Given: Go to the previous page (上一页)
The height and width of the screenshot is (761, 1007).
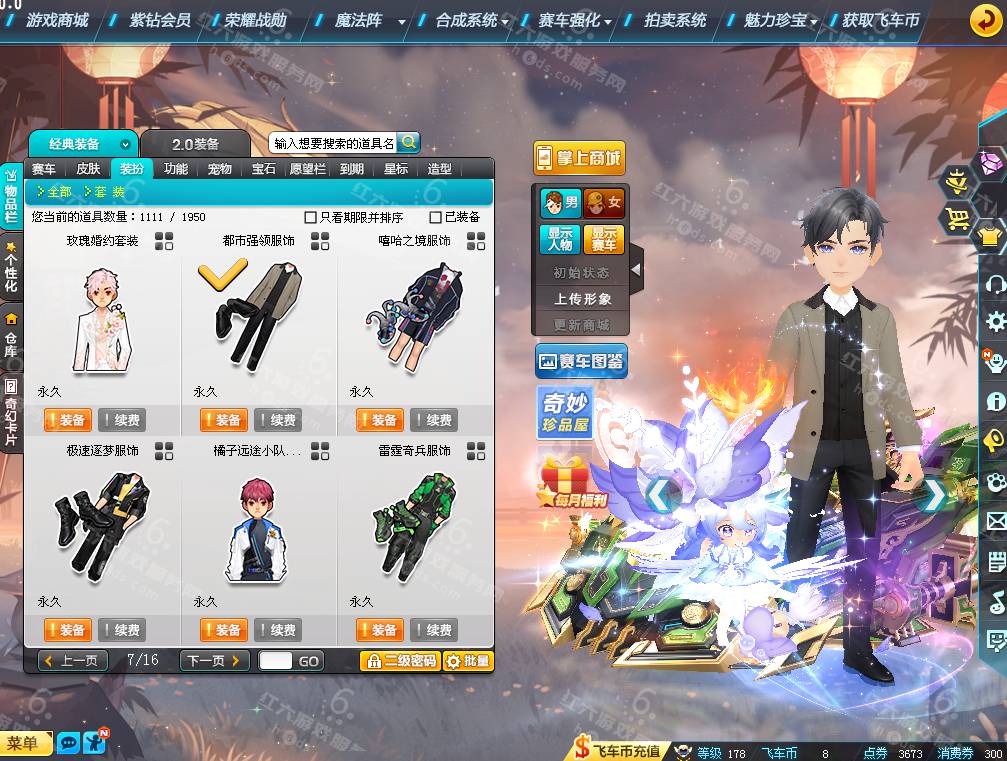Looking at the screenshot, I should pos(72,661).
